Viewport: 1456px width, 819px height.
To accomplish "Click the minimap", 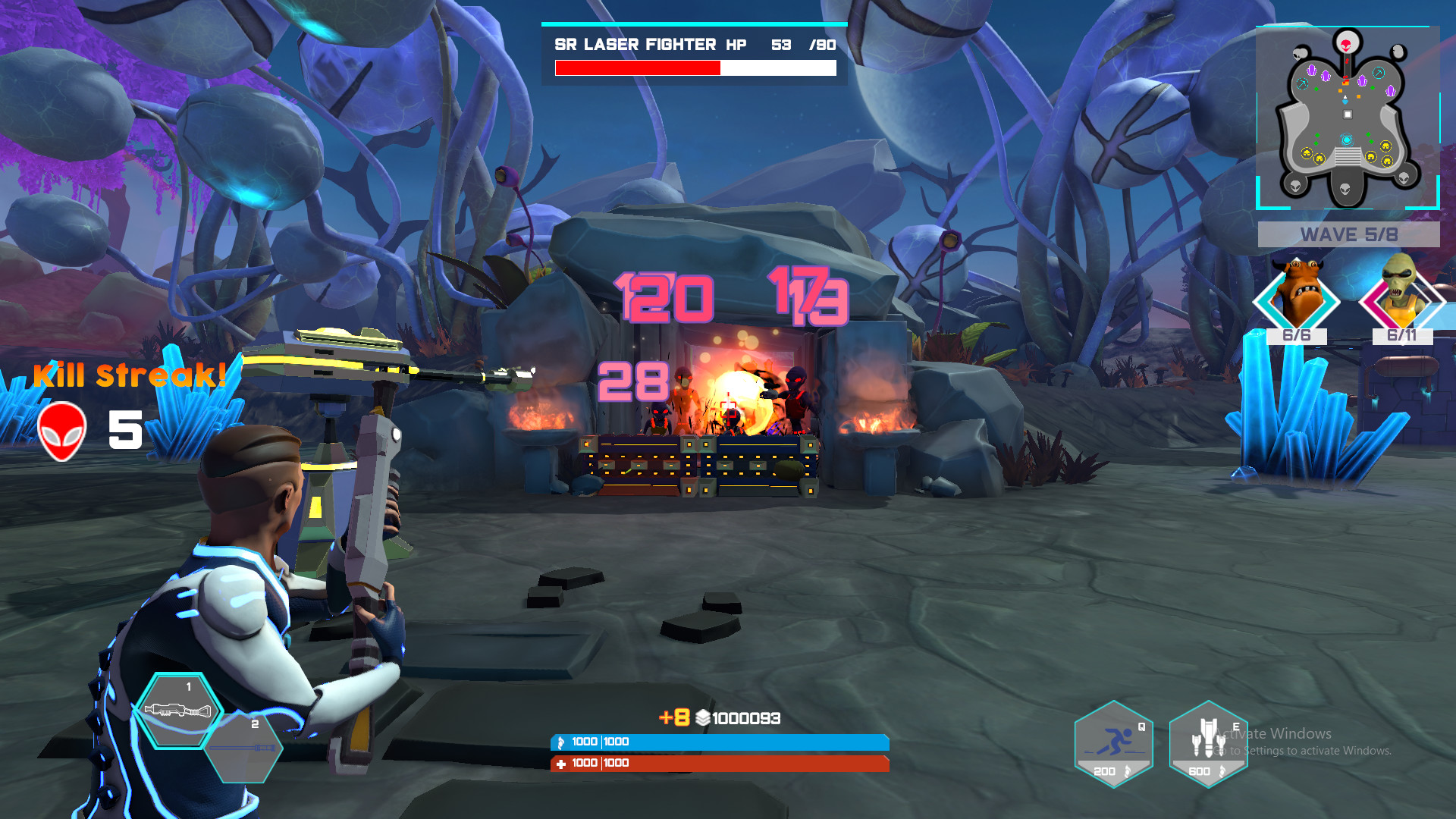I will (x=1348, y=118).
